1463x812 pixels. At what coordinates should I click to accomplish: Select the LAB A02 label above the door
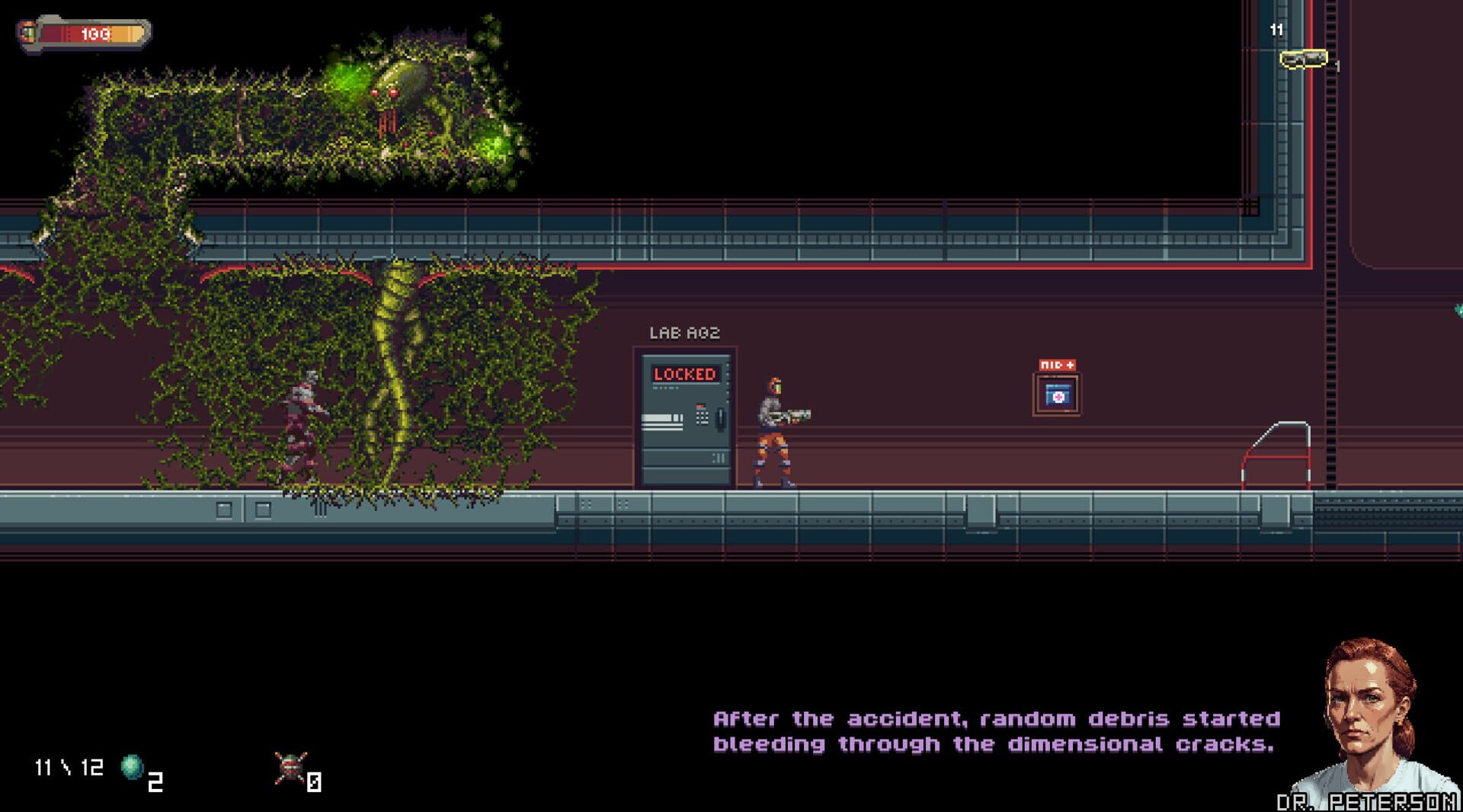point(684,332)
